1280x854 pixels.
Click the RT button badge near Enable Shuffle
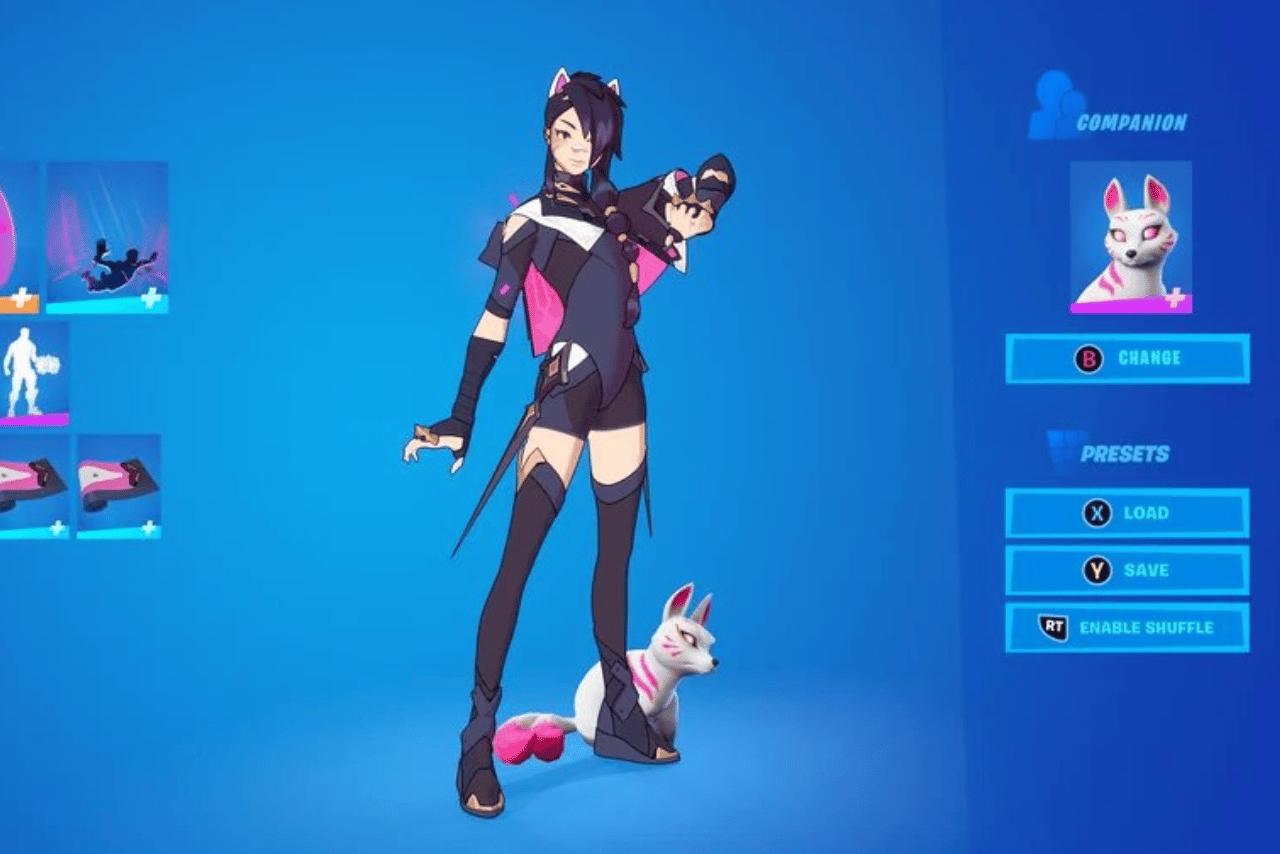1052,626
